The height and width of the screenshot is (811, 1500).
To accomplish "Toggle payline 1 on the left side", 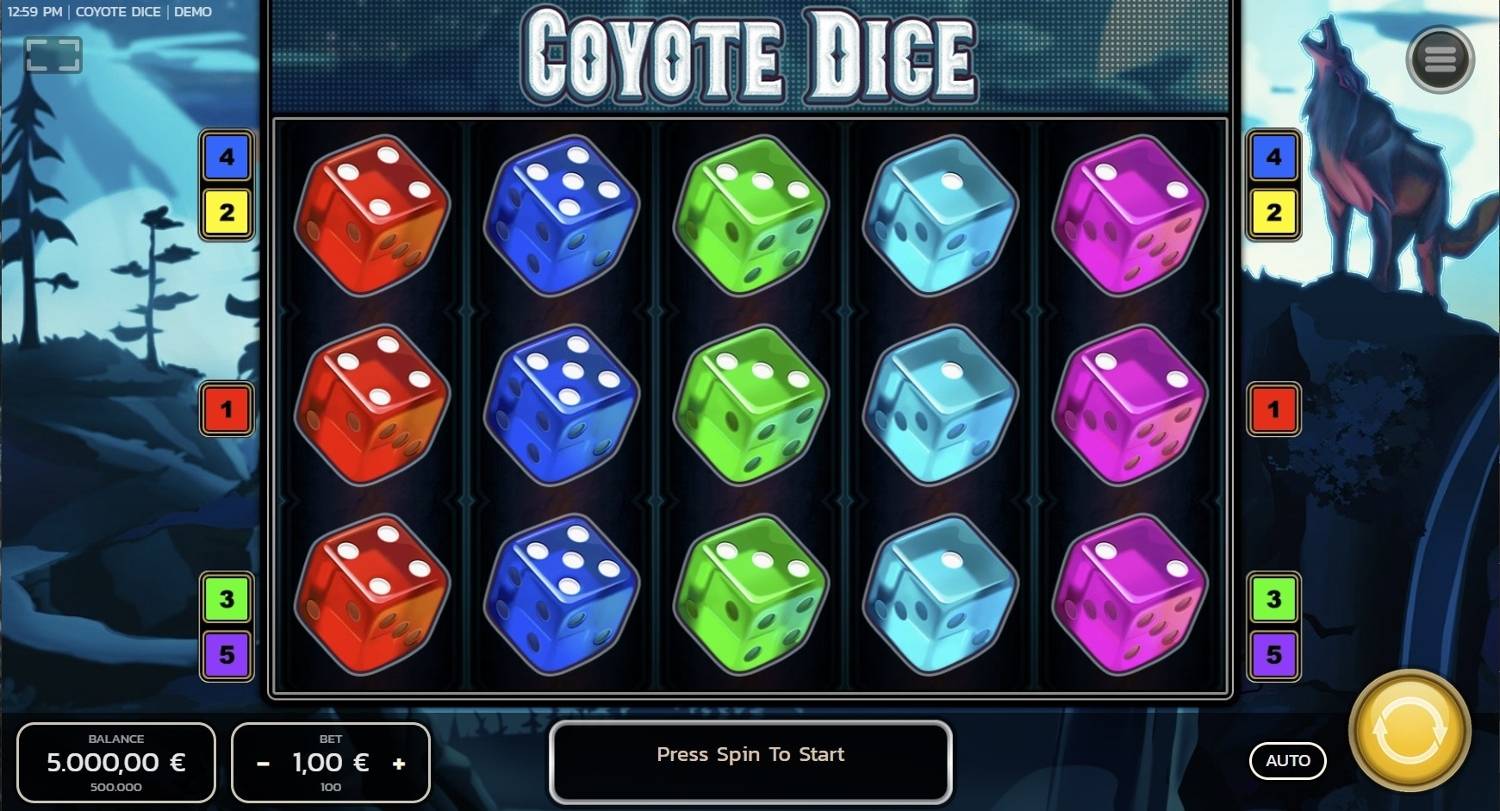I will [x=226, y=409].
